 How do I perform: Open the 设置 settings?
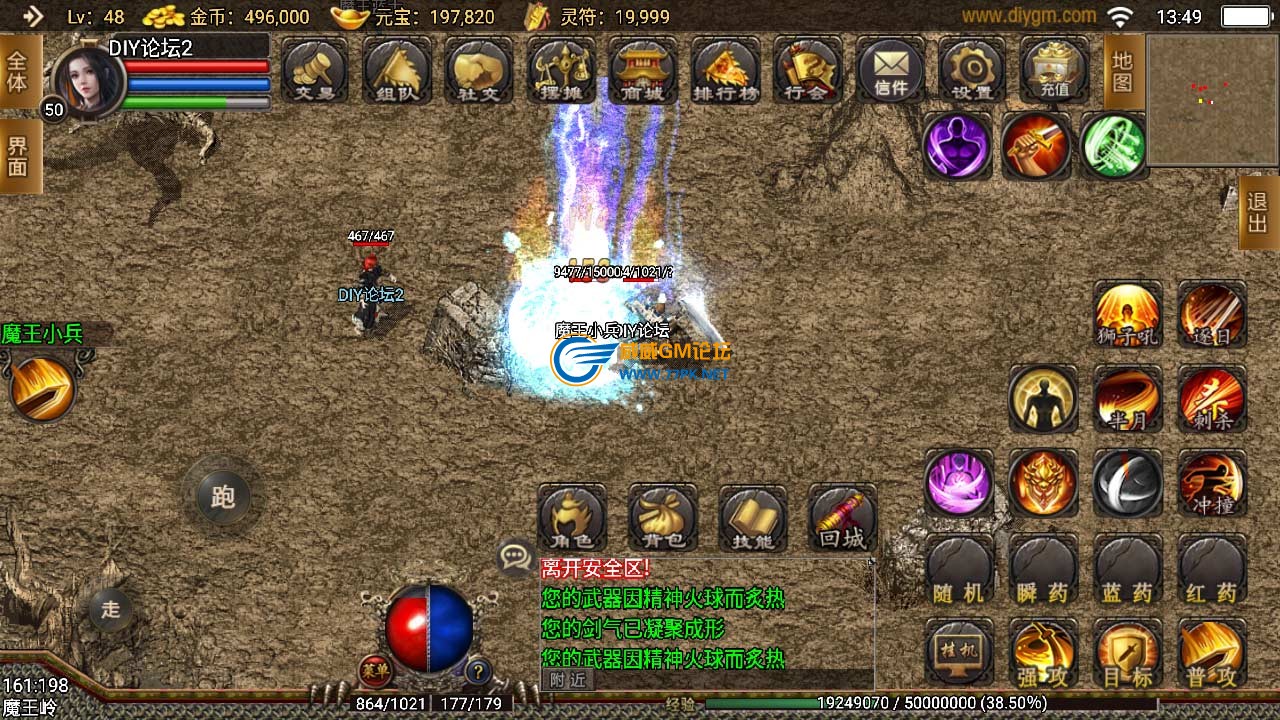(972, 70)
